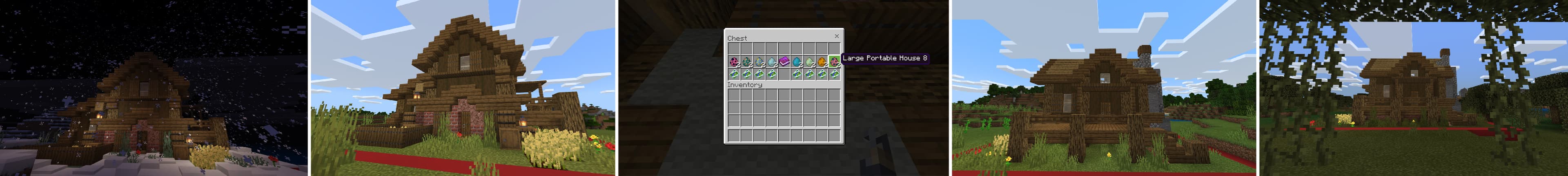Select the Large Portable House 8 egg
The width and height of the screenshot is (1568, 176).
tap(834, 61)
